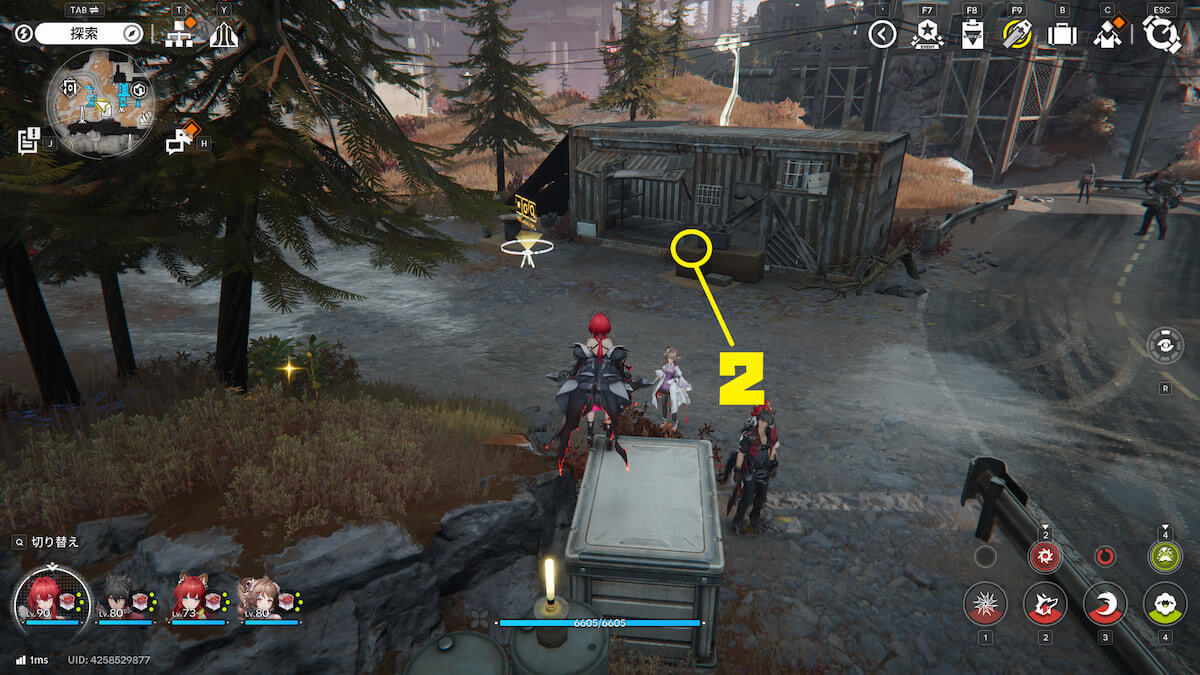Toggle the 探索 exploration mode pill

click(x=90, y=34)
